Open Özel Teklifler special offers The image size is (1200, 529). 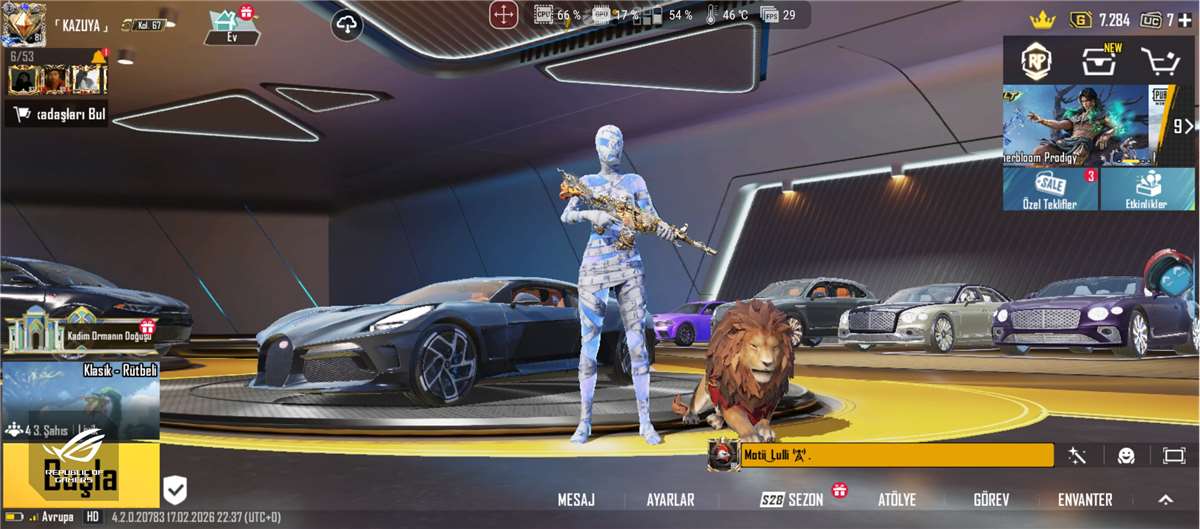coord(1050,189)
